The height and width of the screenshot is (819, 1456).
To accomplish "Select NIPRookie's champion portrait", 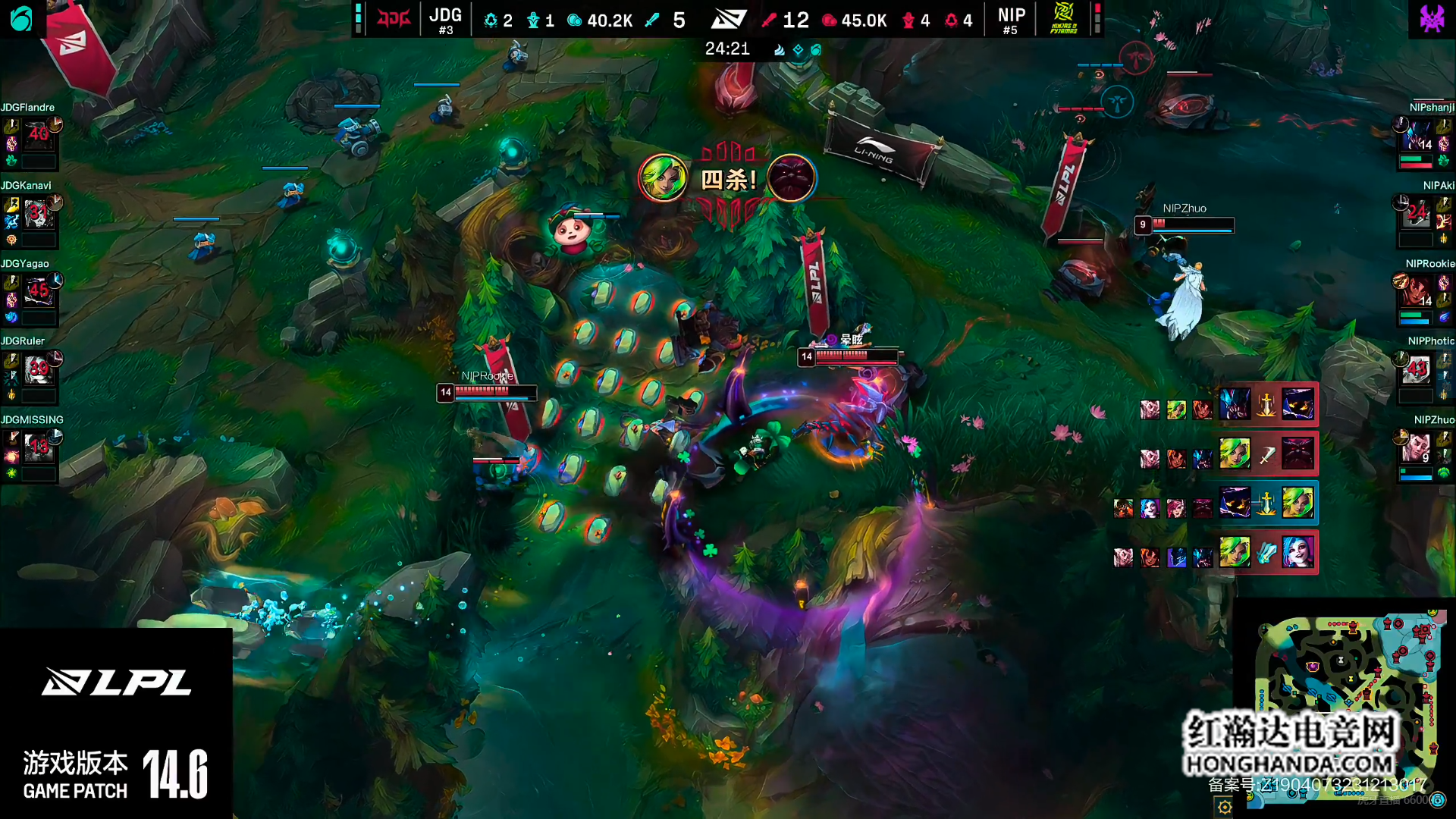I will 1417,291.
